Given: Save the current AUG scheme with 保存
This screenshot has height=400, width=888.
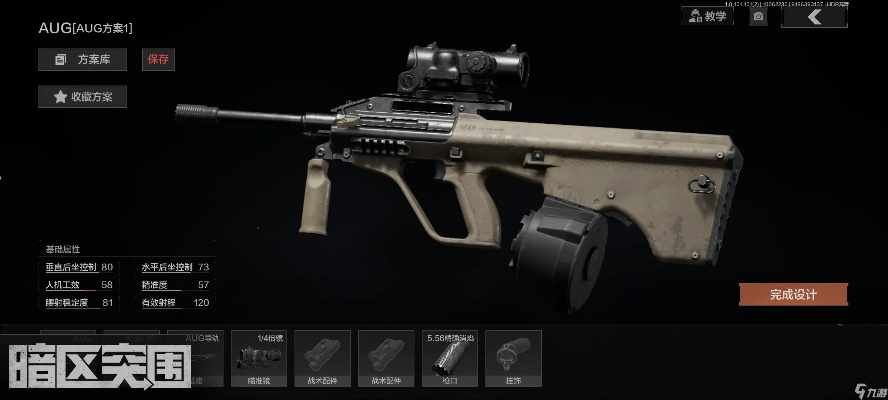Looking at the screenshot, I should click(x=158, y=60).
